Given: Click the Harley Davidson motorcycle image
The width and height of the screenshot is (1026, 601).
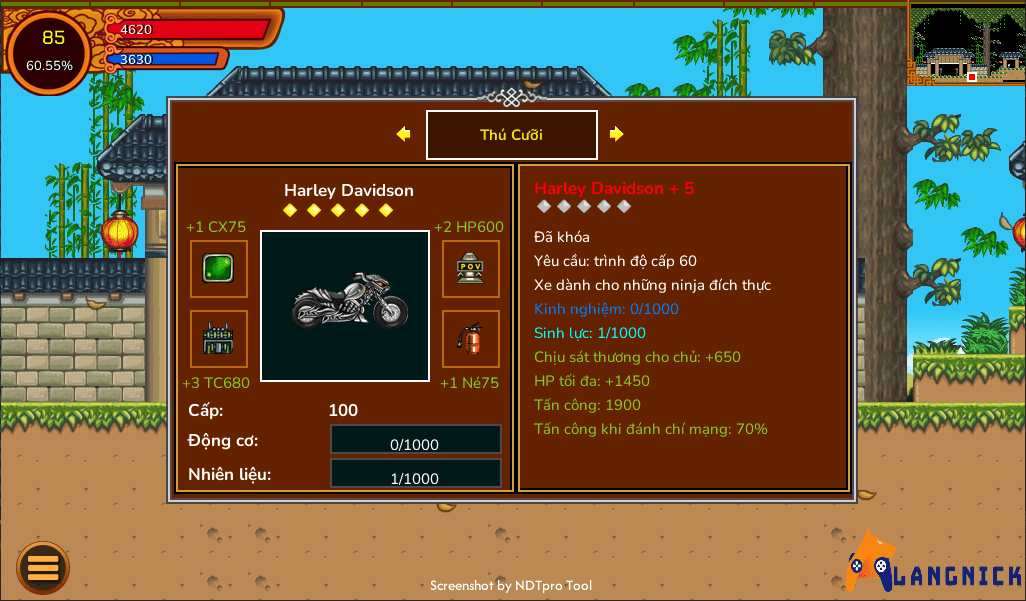Looking at the screenshot, I should (345, 306).
